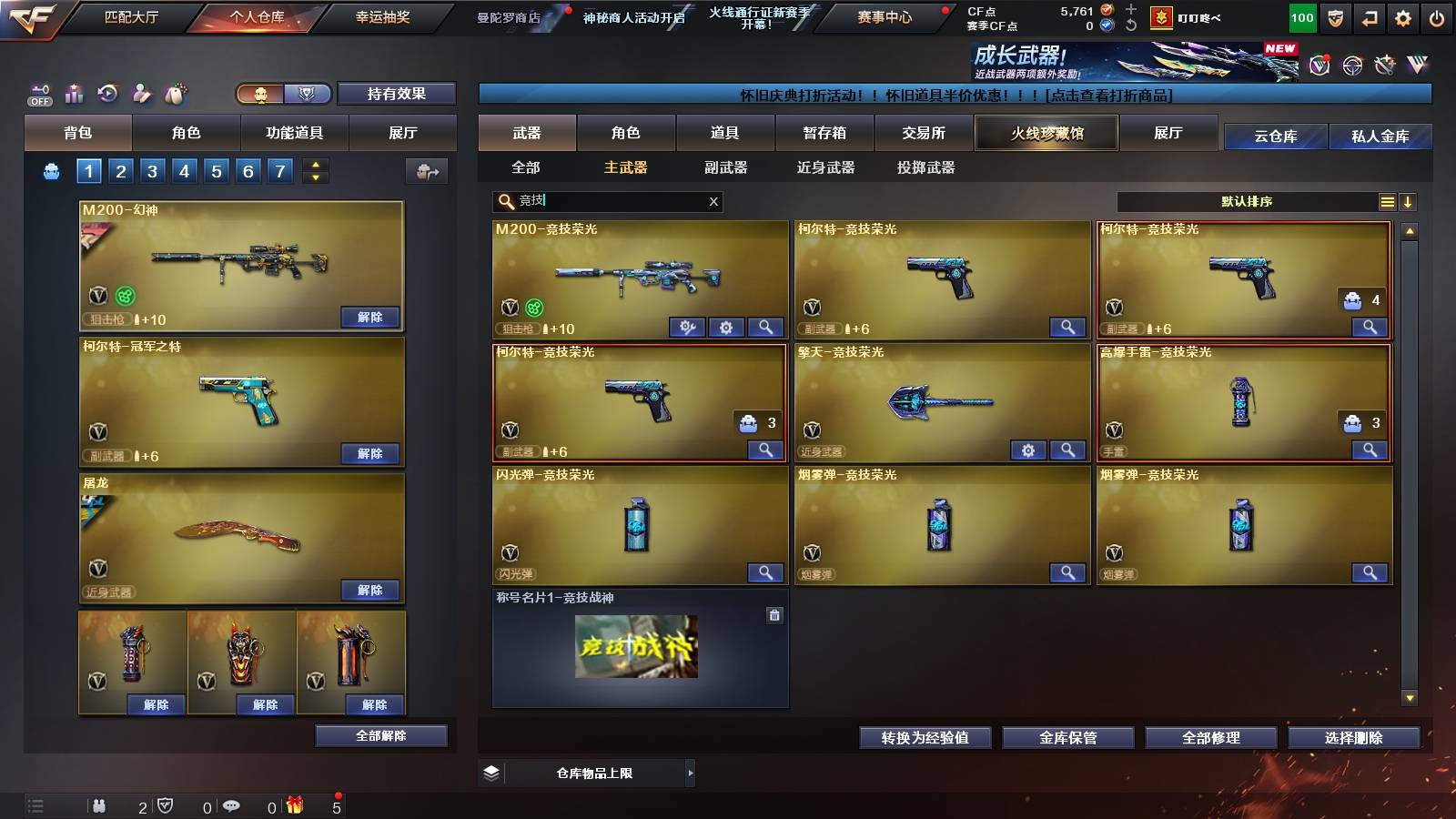Click the 转换为经验值 button at the bottom
The width and height of the screenshot is (1456, 819).
click(x=925, y=738)
